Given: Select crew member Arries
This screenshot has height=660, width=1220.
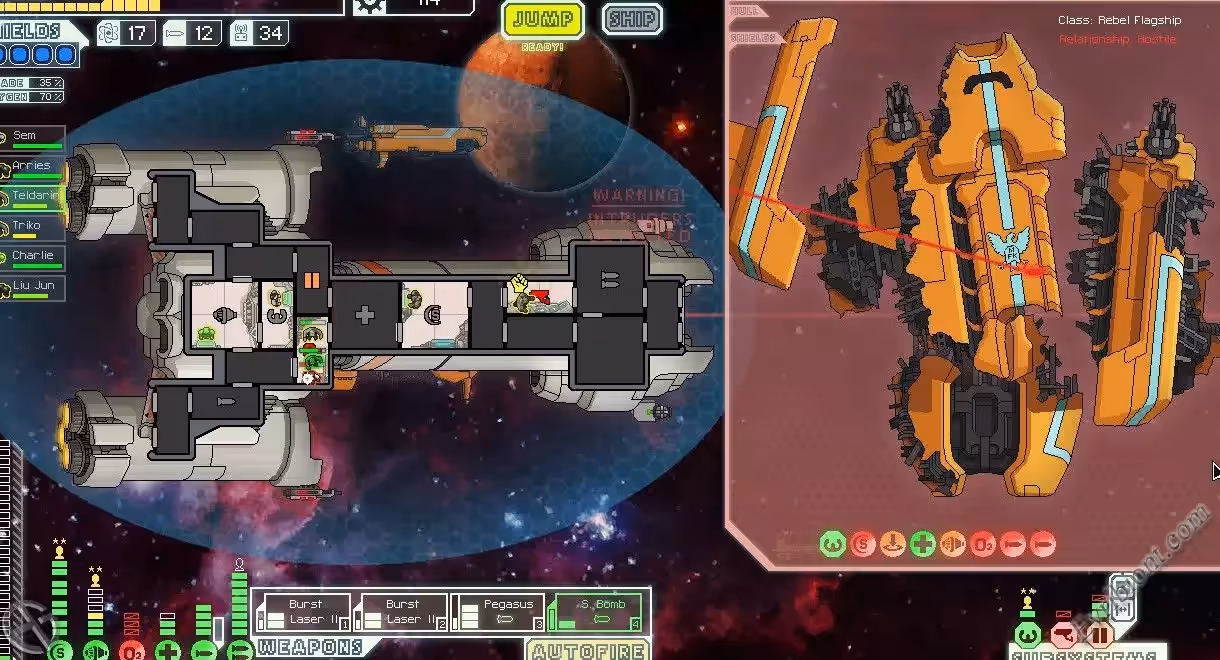Looking at the screenshot, I should point(34,166).
